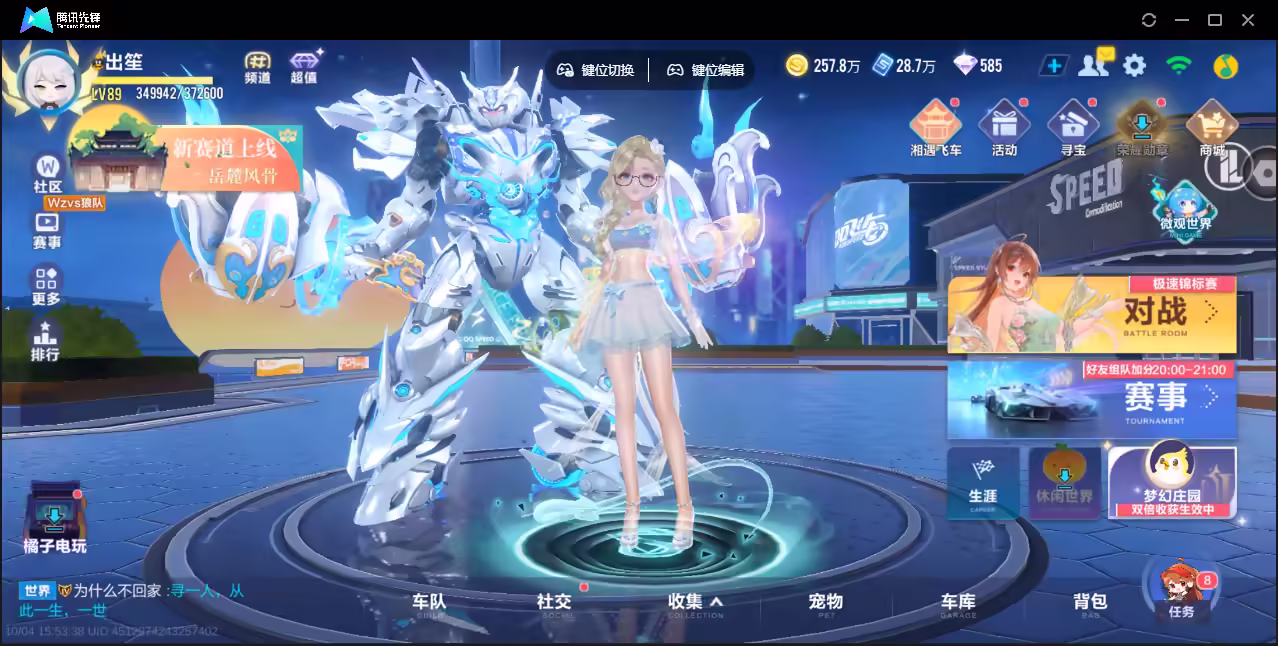The image size is (1278, 646).
Task: Open the 宠物 pet menu
Action: [x=825, y=602]
